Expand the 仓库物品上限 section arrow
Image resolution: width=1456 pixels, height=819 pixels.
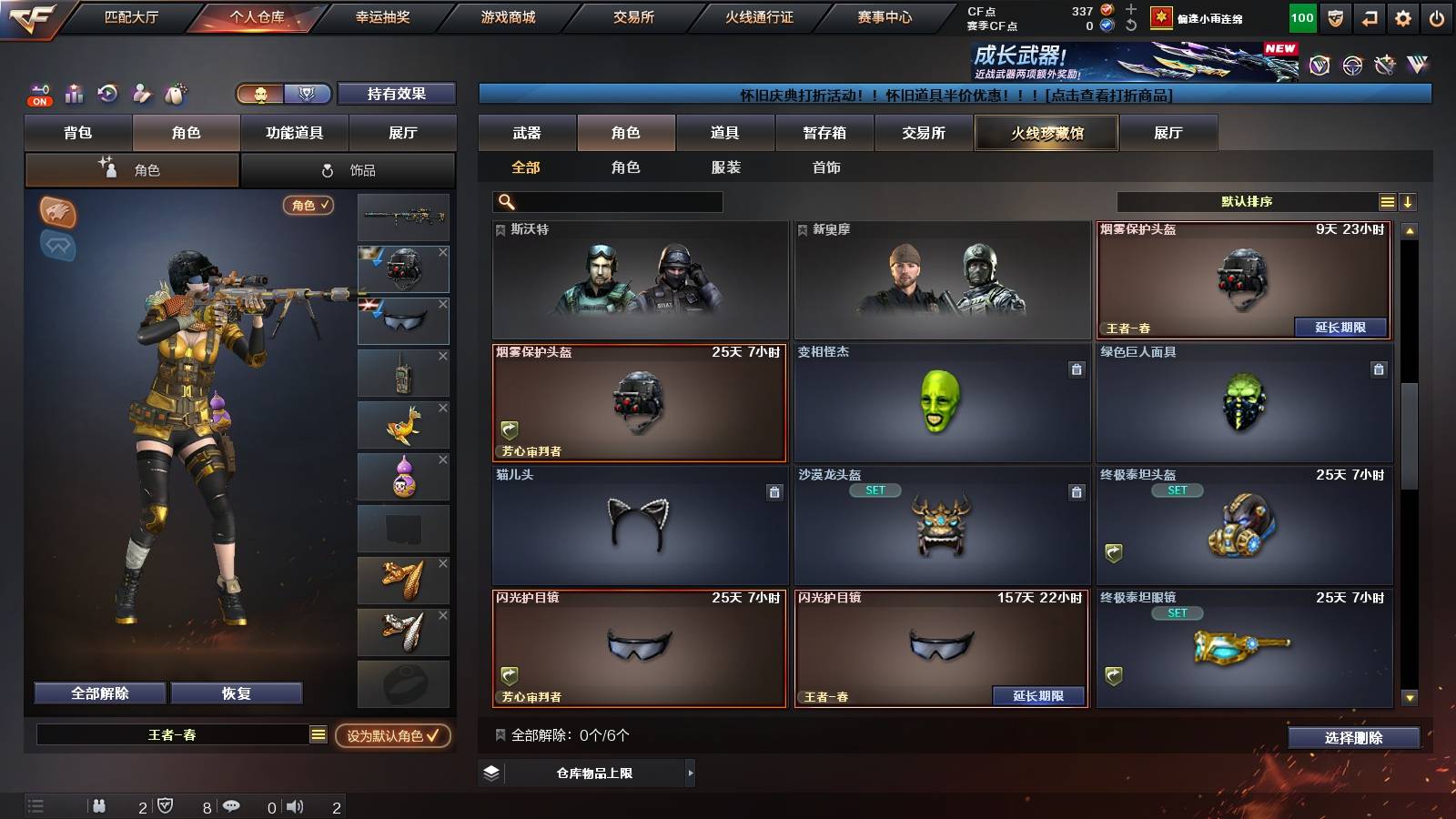691,774
